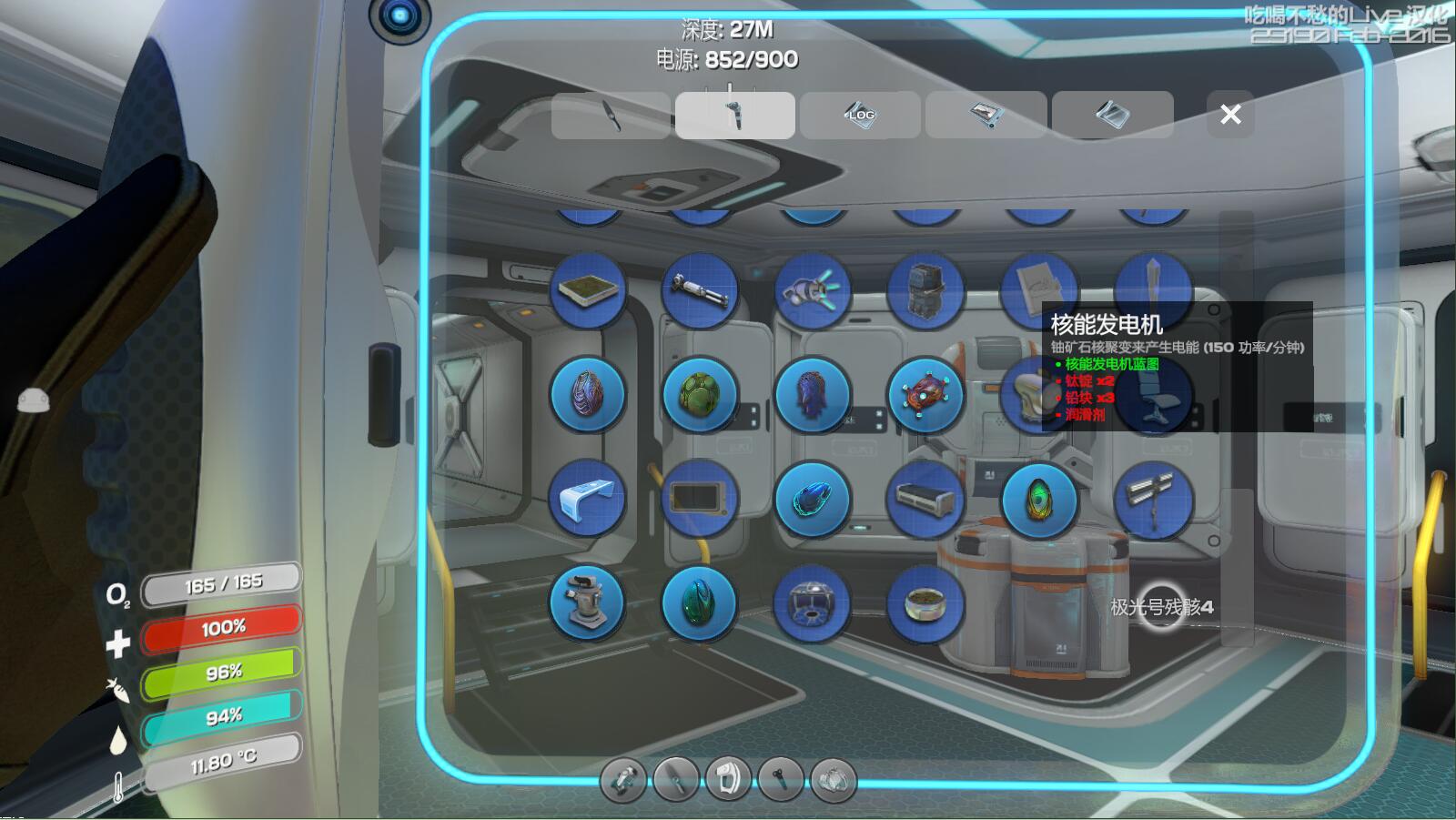Choose the dark purple striped egg blueprint
The image size is (1456, 820).
(x=588, y=395)
